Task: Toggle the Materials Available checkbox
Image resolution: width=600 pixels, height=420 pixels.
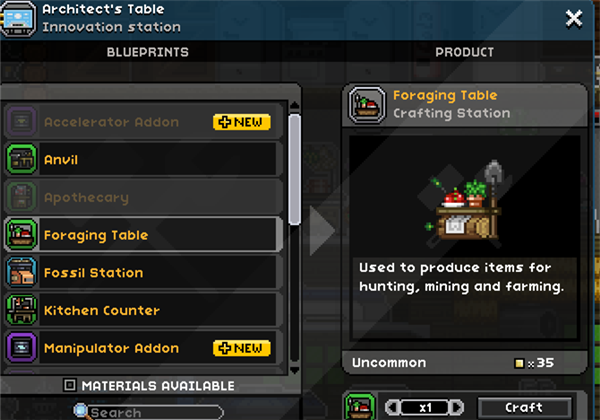Action: pos(69,385)
